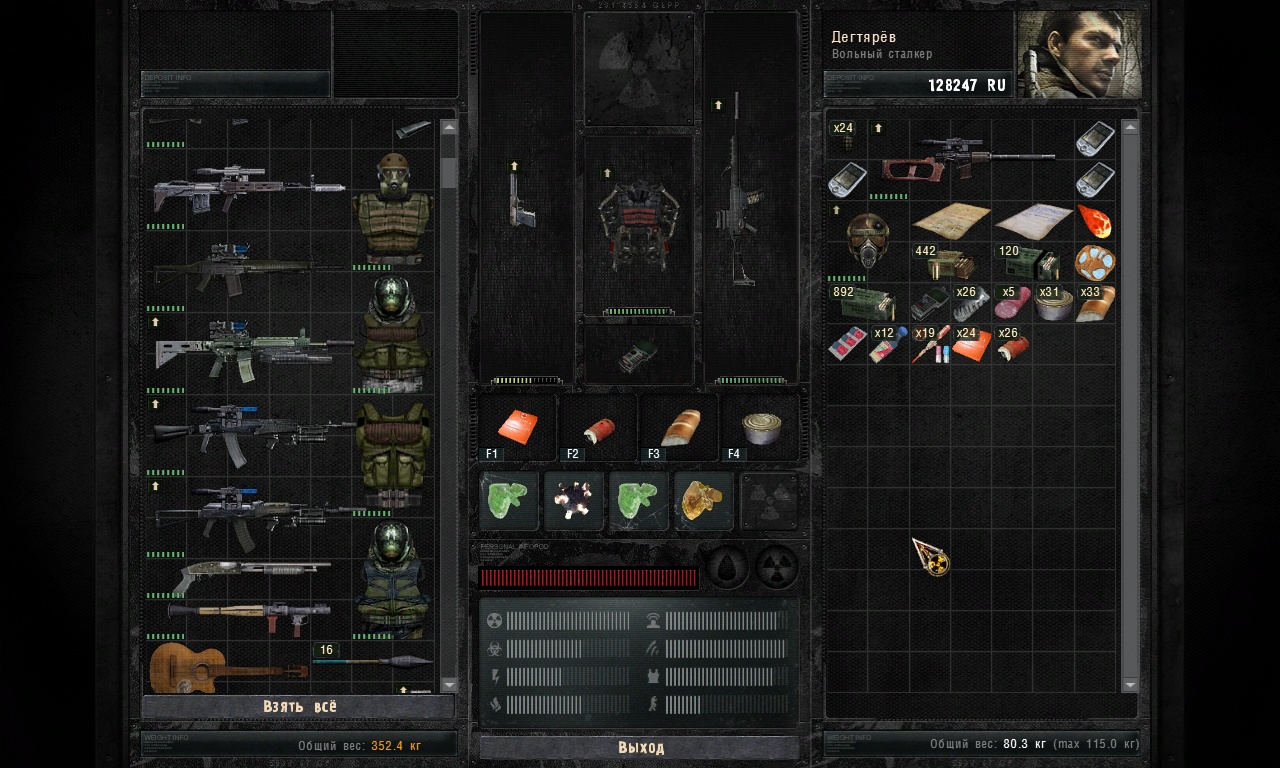Click the equipped pistol slot
The height and width of the screenshot is (768, 1280).
point(523,200)
